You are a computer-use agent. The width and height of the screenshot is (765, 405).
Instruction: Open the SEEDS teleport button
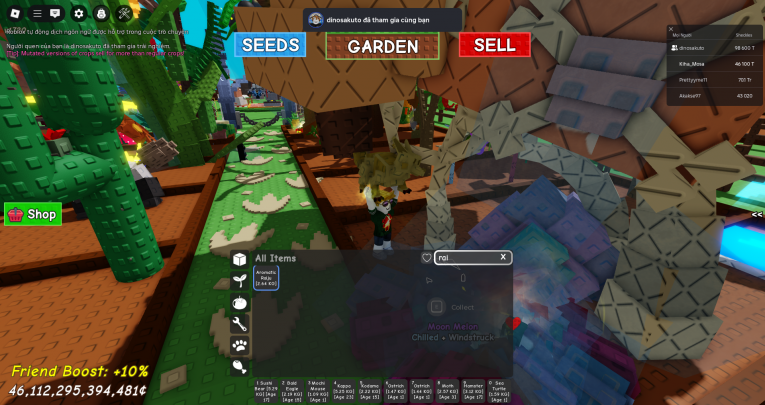click(270, 45)
